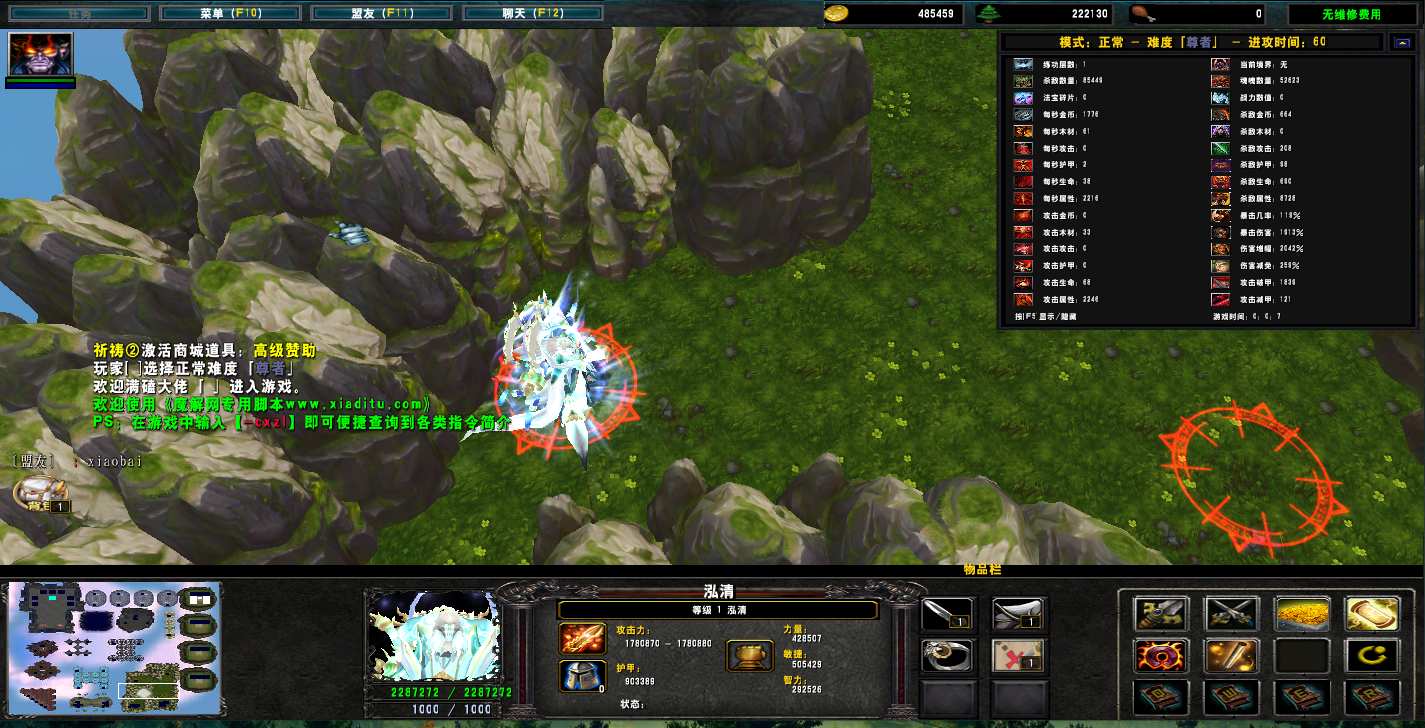Open the spellbook marked R

[1371, 697]
